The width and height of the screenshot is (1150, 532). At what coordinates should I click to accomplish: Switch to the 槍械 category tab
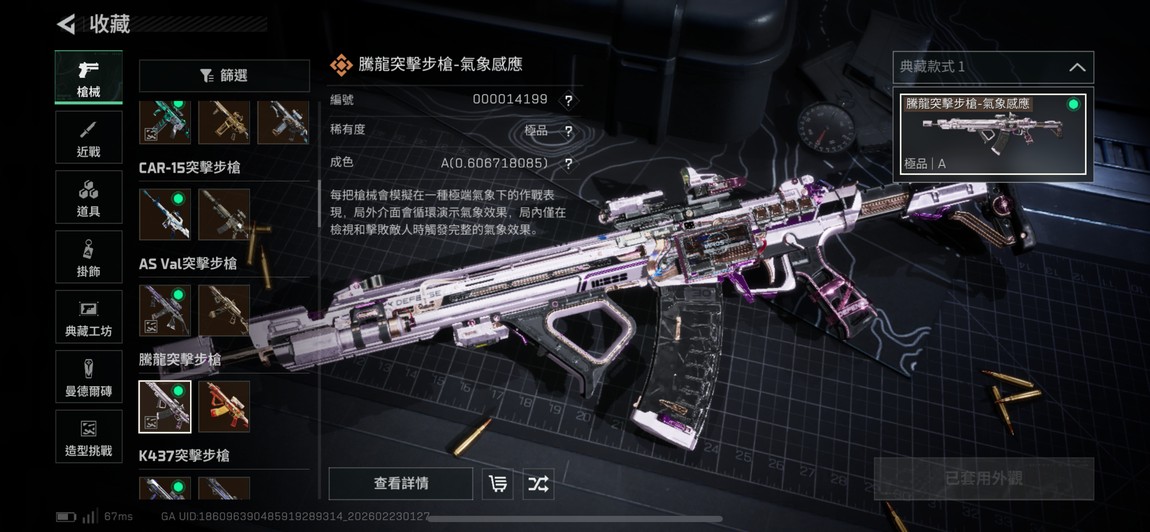[x=89, y=78]
